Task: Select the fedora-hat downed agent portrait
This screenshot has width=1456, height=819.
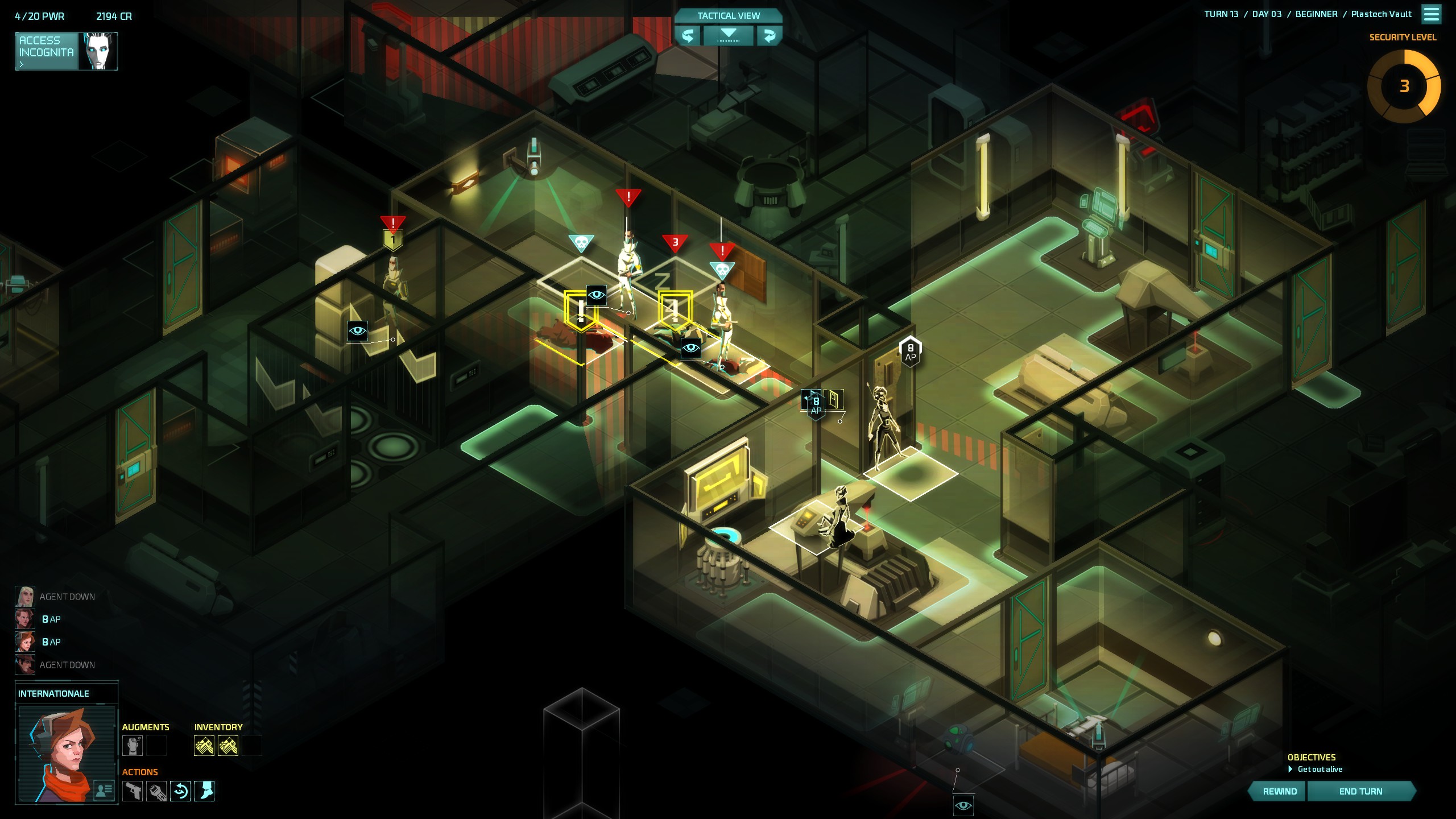Action: (24, 664)
